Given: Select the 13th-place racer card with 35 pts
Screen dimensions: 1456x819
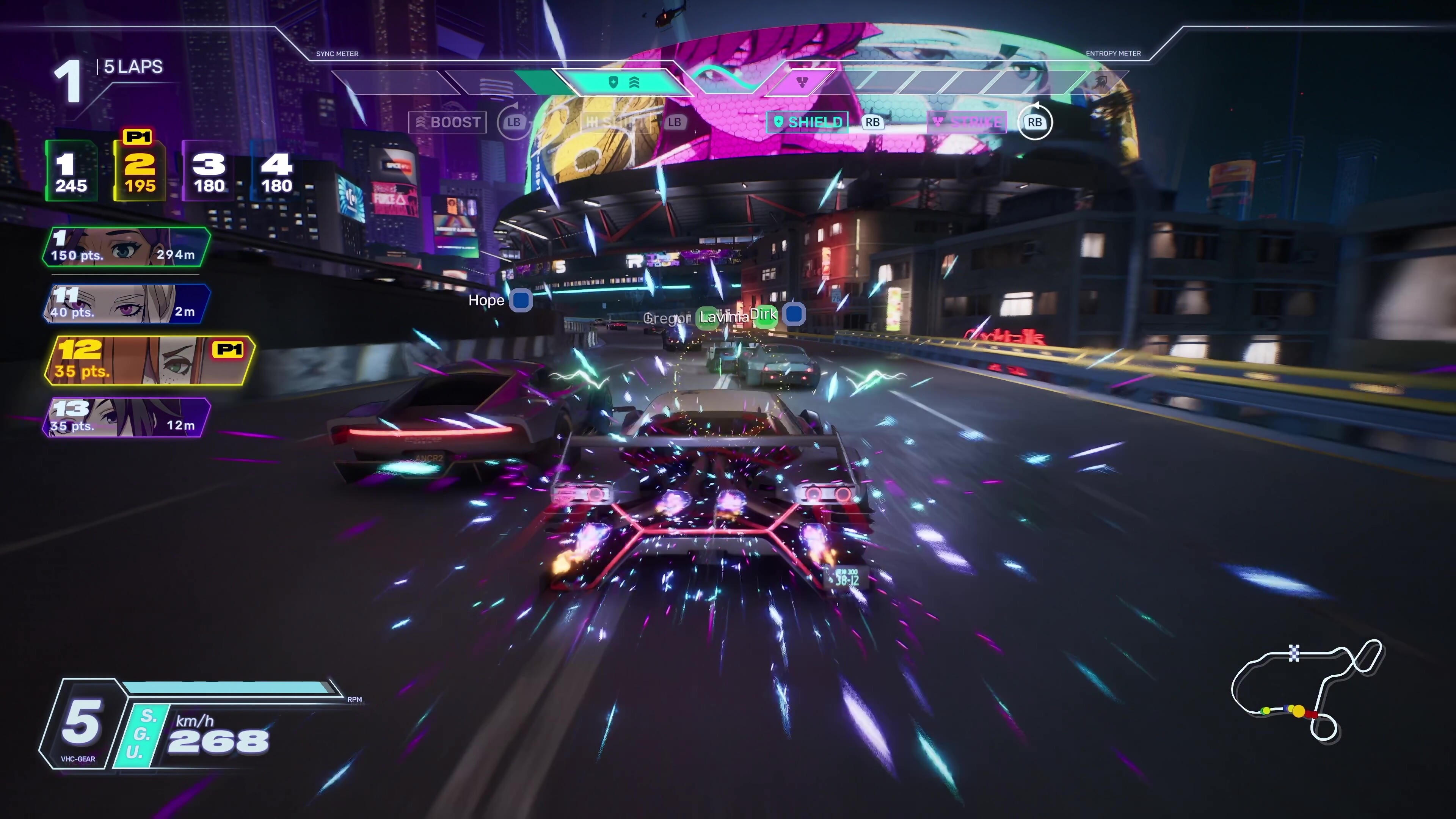Looking at the screenshot, I should pos(126,418).
